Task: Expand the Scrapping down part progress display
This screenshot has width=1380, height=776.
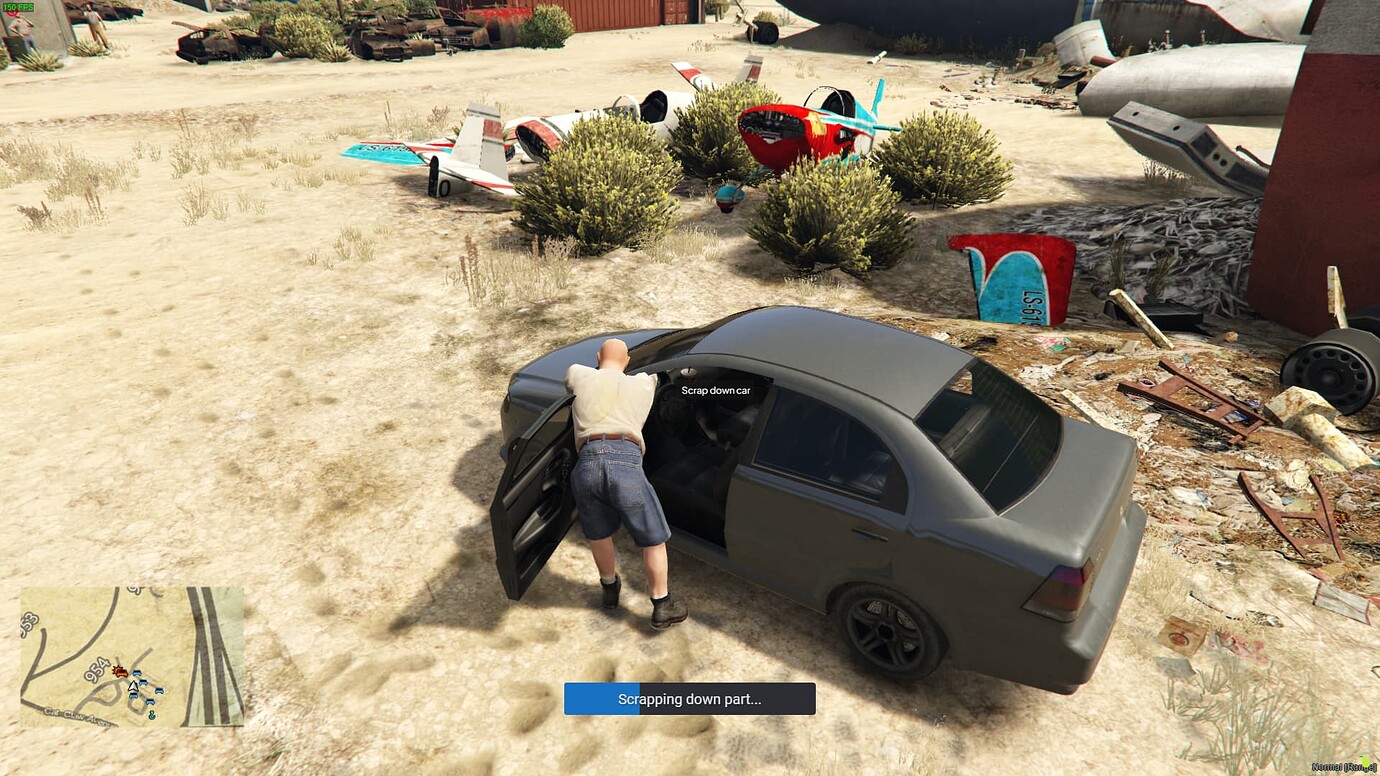Action: click(690, 699)
